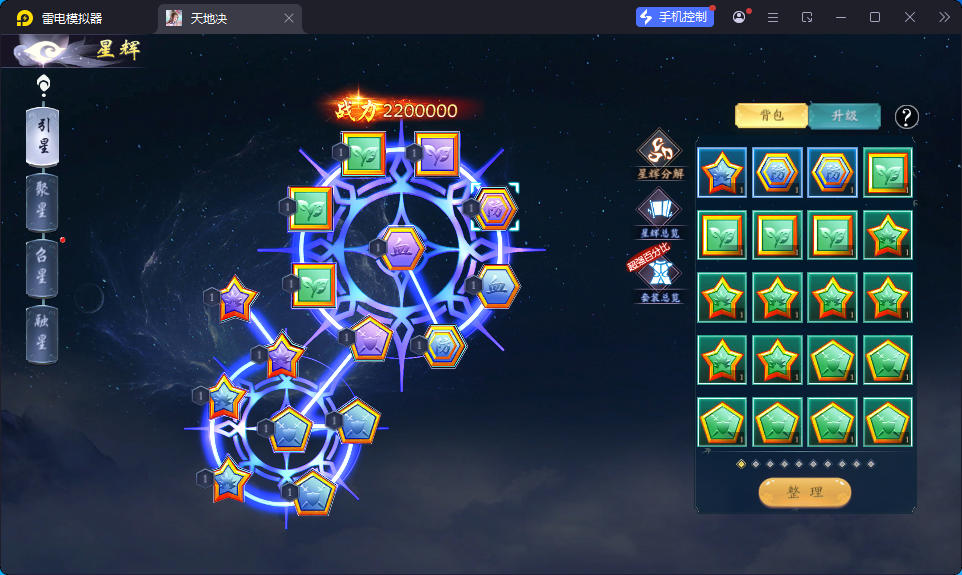Show the 背包 bag tab

[771, 116]
